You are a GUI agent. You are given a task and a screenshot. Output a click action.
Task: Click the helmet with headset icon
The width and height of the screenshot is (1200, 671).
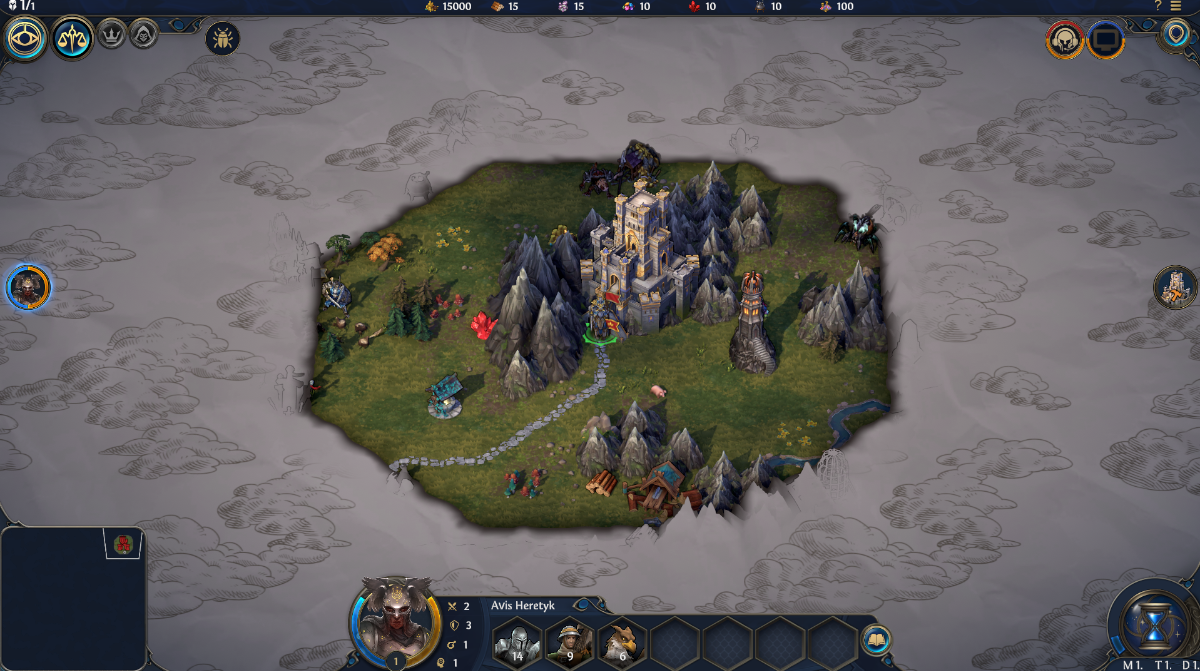pos(1065,41)
